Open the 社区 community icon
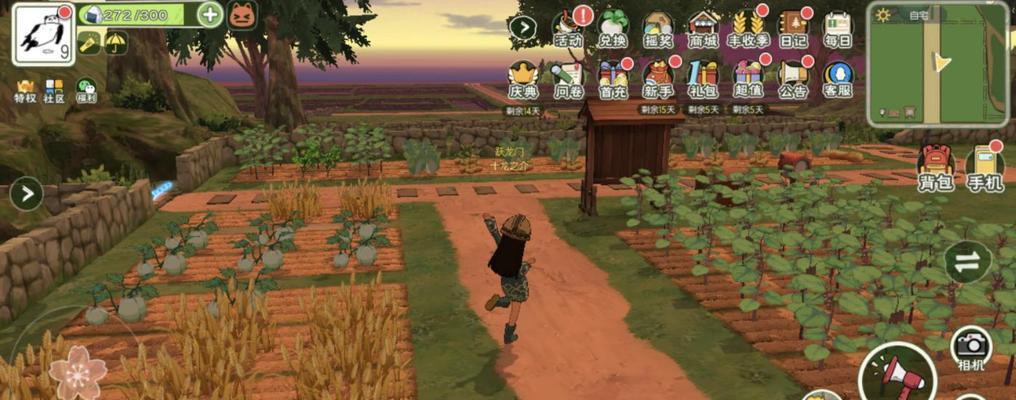The height and width of the screenshot is (400, 1016). pyautogui.click(x=54, y=91)
